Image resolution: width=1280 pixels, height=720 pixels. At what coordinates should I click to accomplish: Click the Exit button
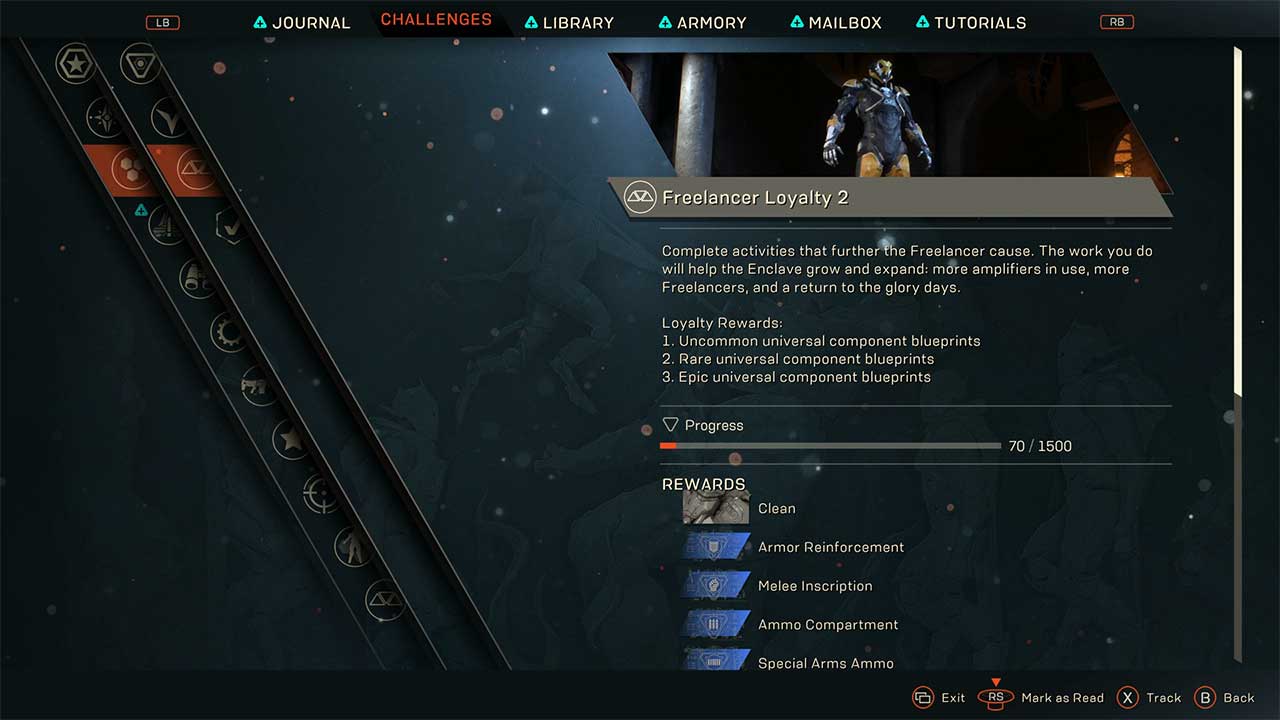940,697
